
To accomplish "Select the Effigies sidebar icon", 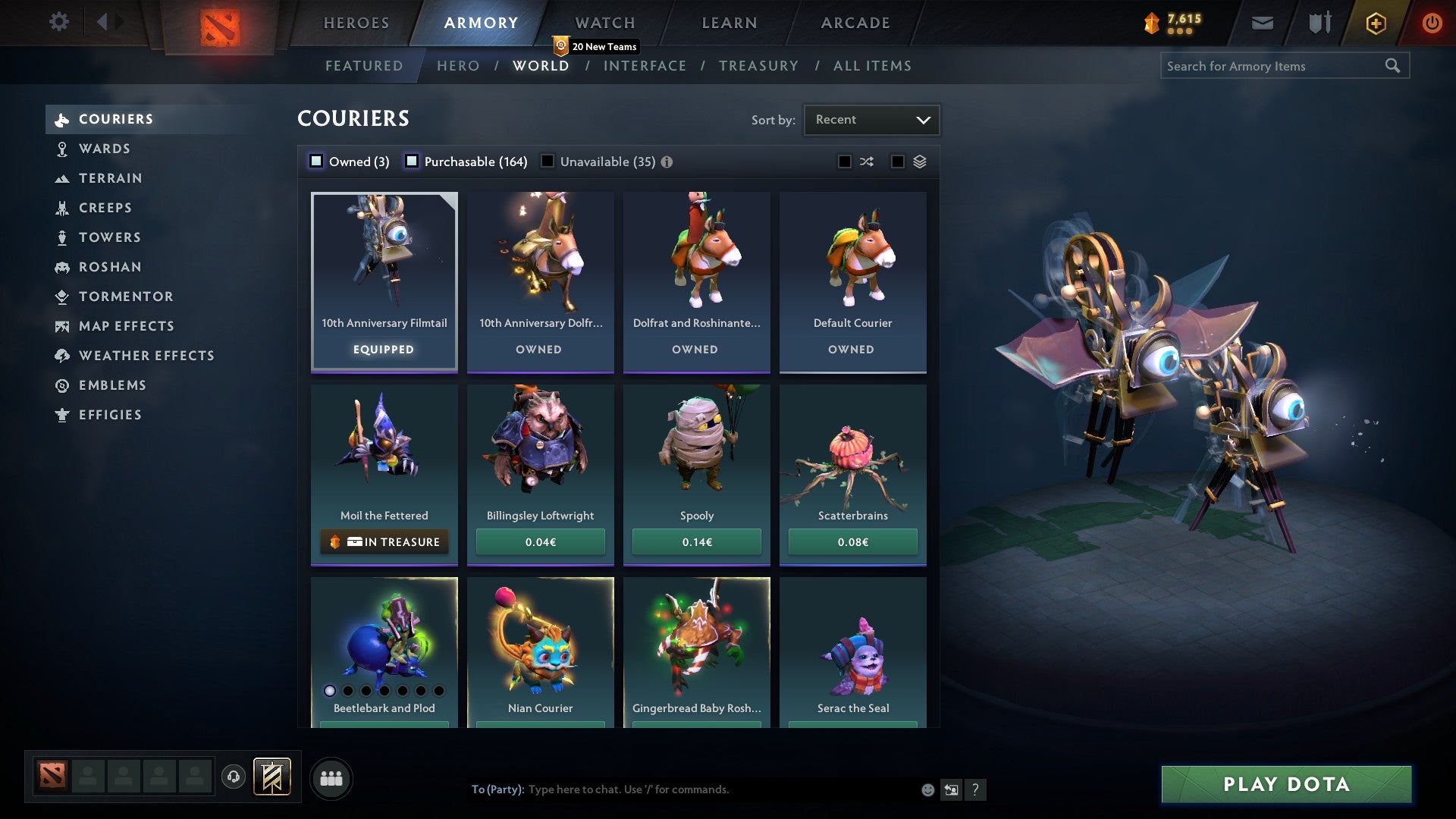I will point(61,415).
